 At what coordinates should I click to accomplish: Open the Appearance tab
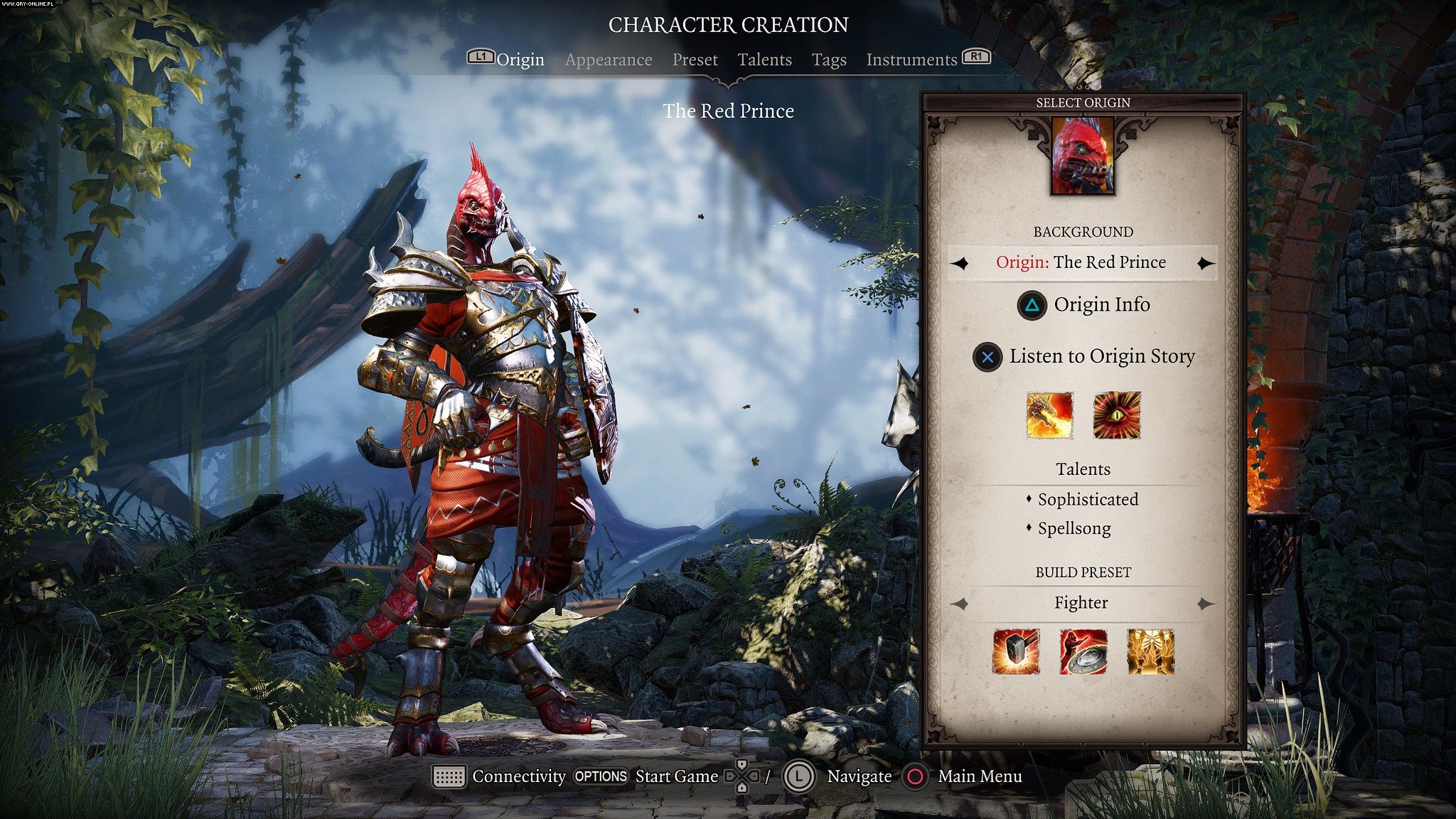click(x=609, y=60)
